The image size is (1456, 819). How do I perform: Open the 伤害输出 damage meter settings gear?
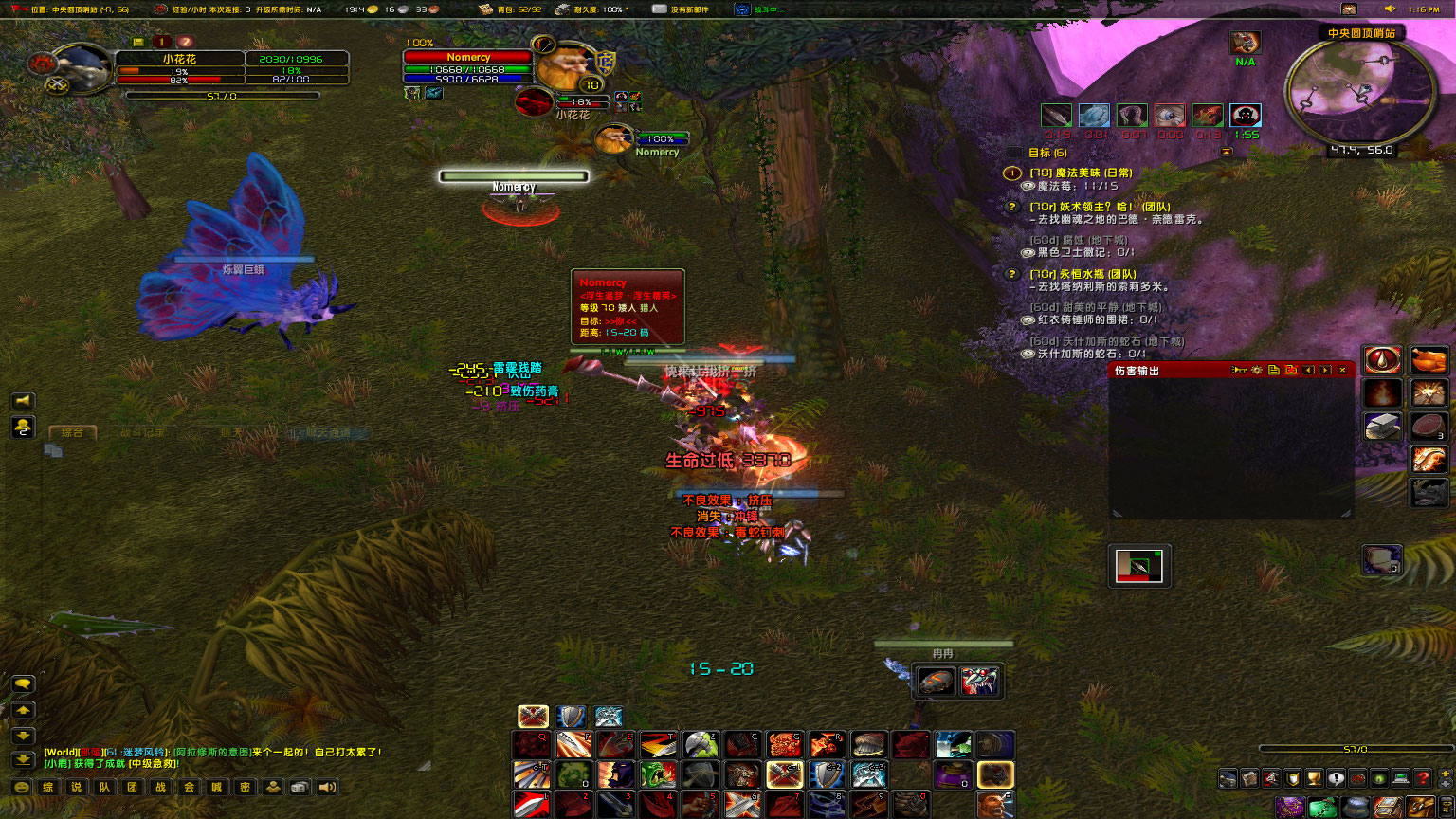tap(1257, 370)
